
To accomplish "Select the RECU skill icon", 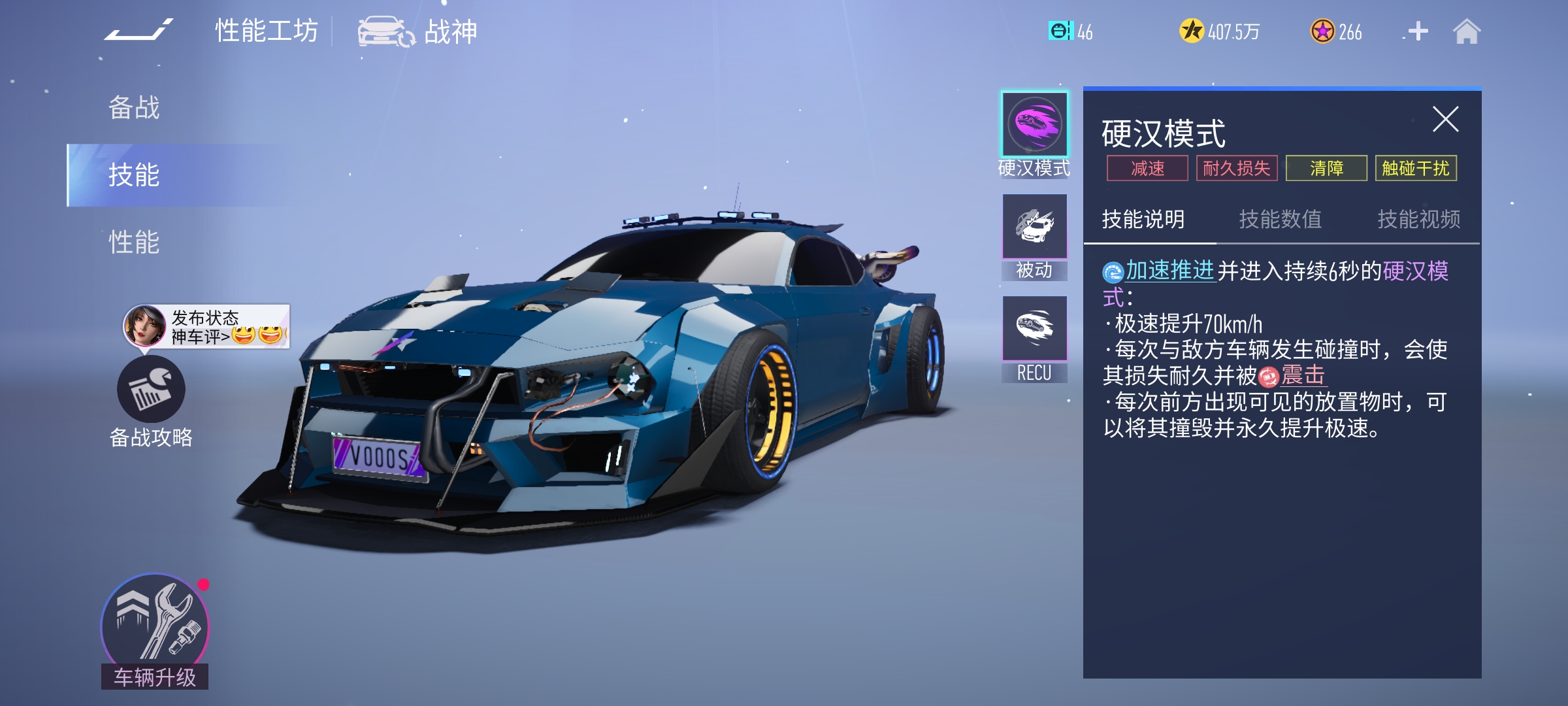I will [x=1035, y=329].
